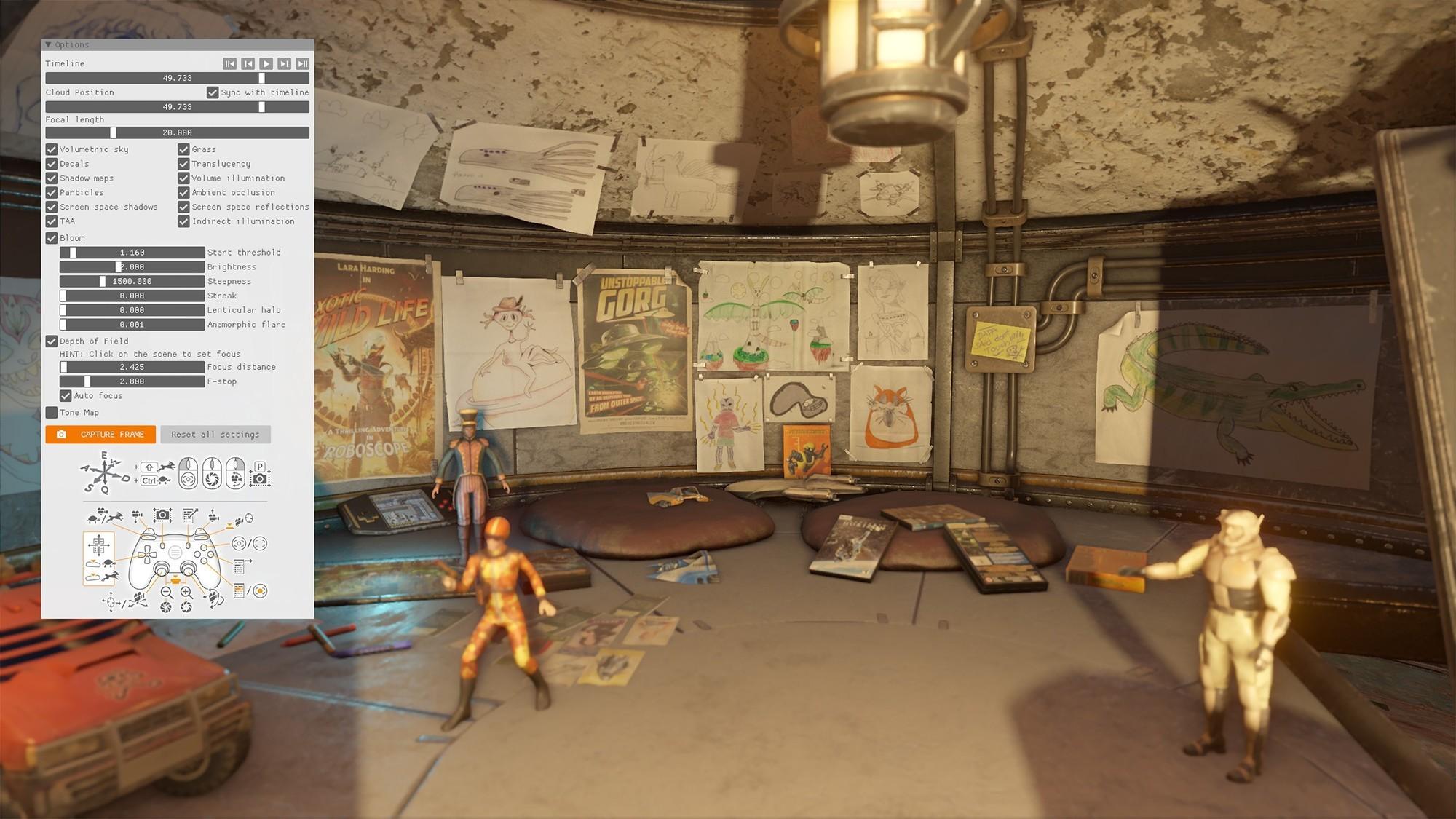Enable the Tone Map option
Viewport: 1456px width, 819px height.
pos(52,413)
